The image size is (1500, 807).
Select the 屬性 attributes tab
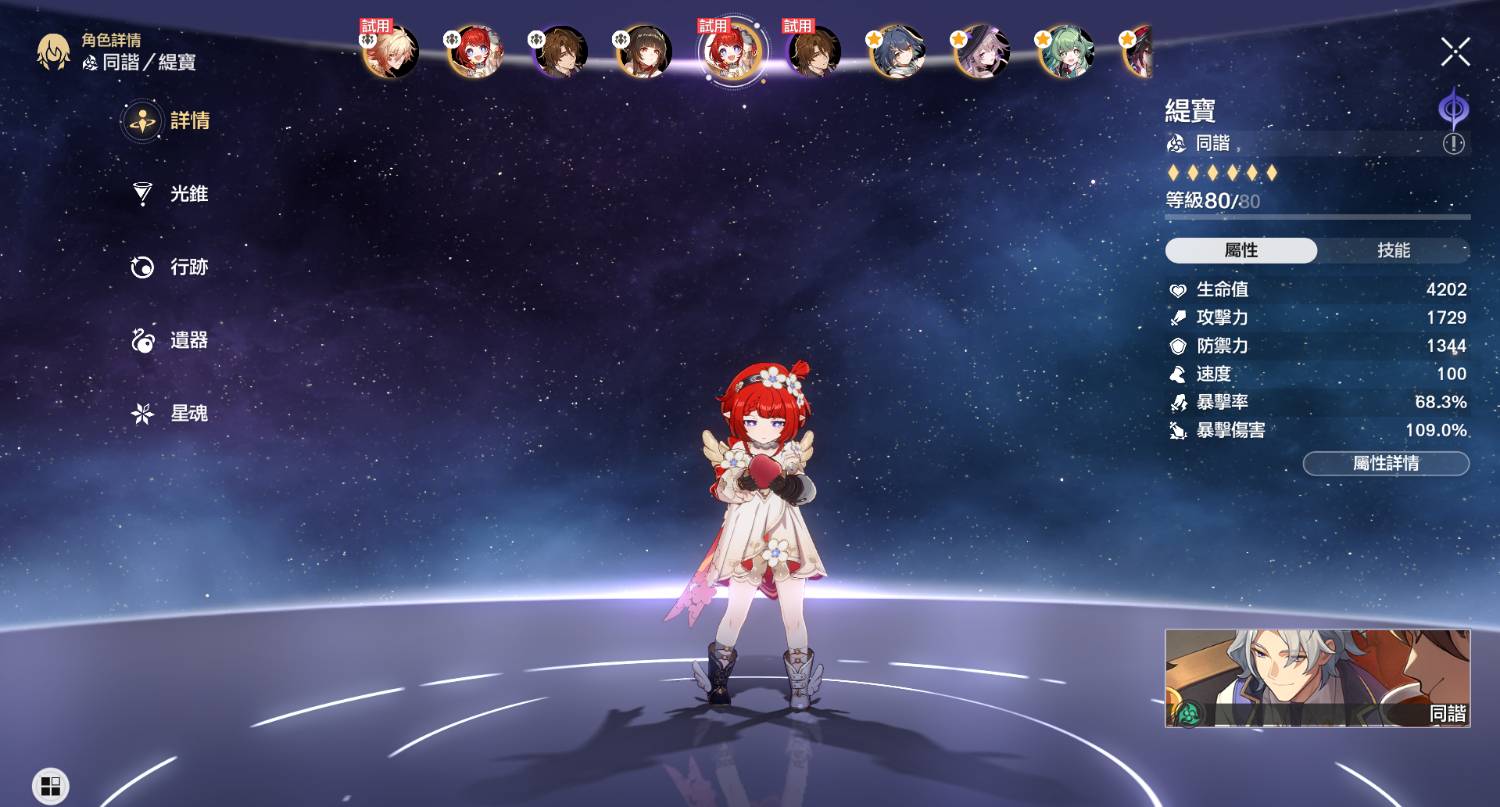tap(1241, 250)
